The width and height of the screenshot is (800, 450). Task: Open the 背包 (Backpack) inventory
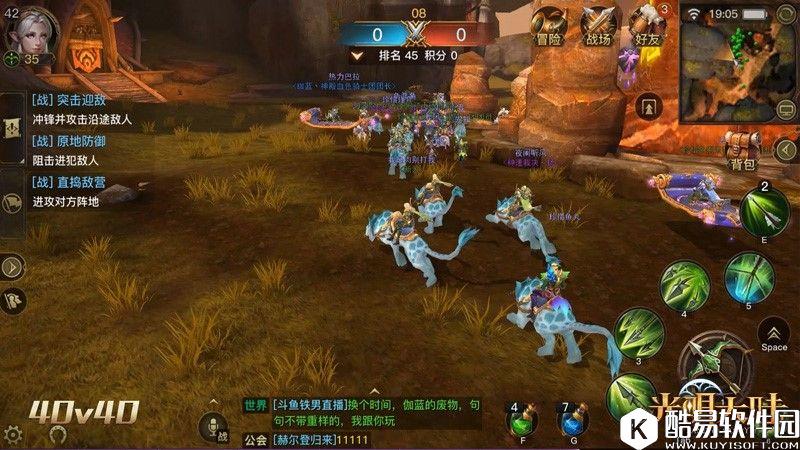coord(741,148)
